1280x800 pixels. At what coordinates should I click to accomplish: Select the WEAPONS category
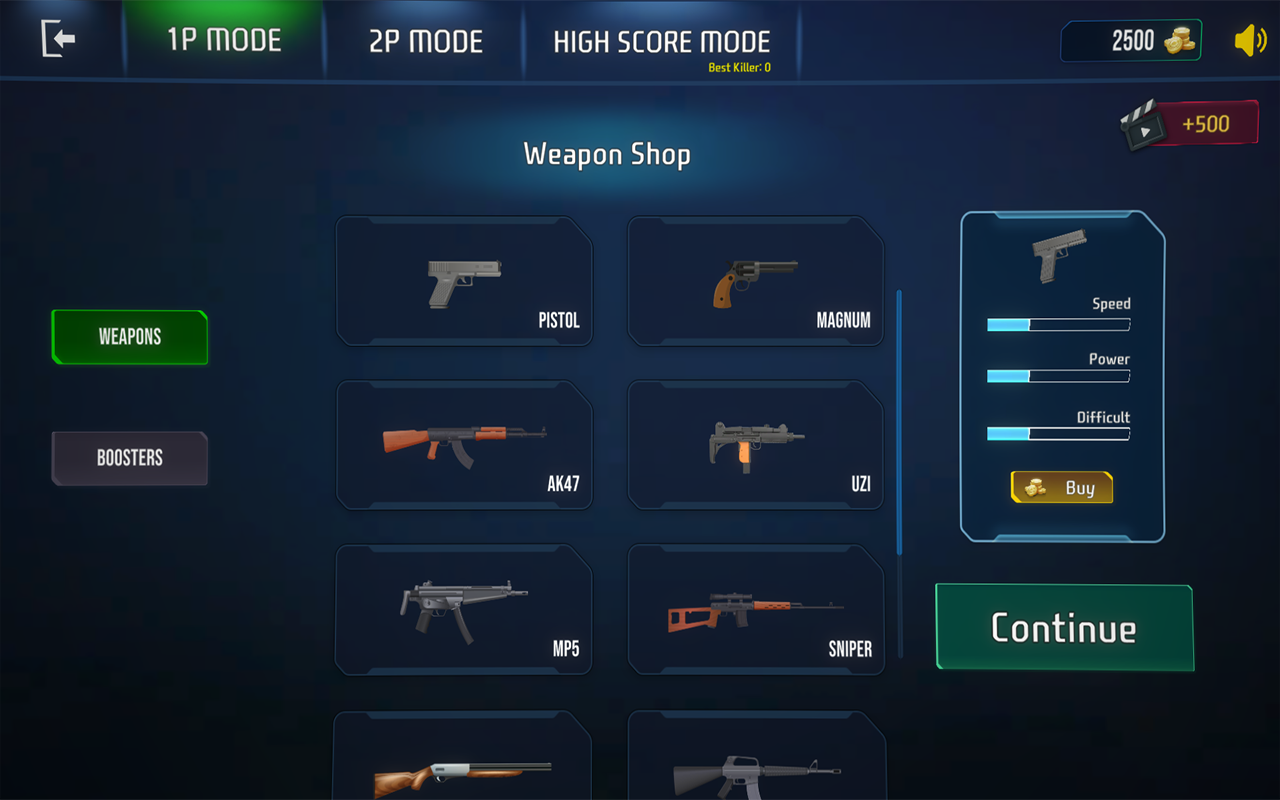(x=130, y=337)
